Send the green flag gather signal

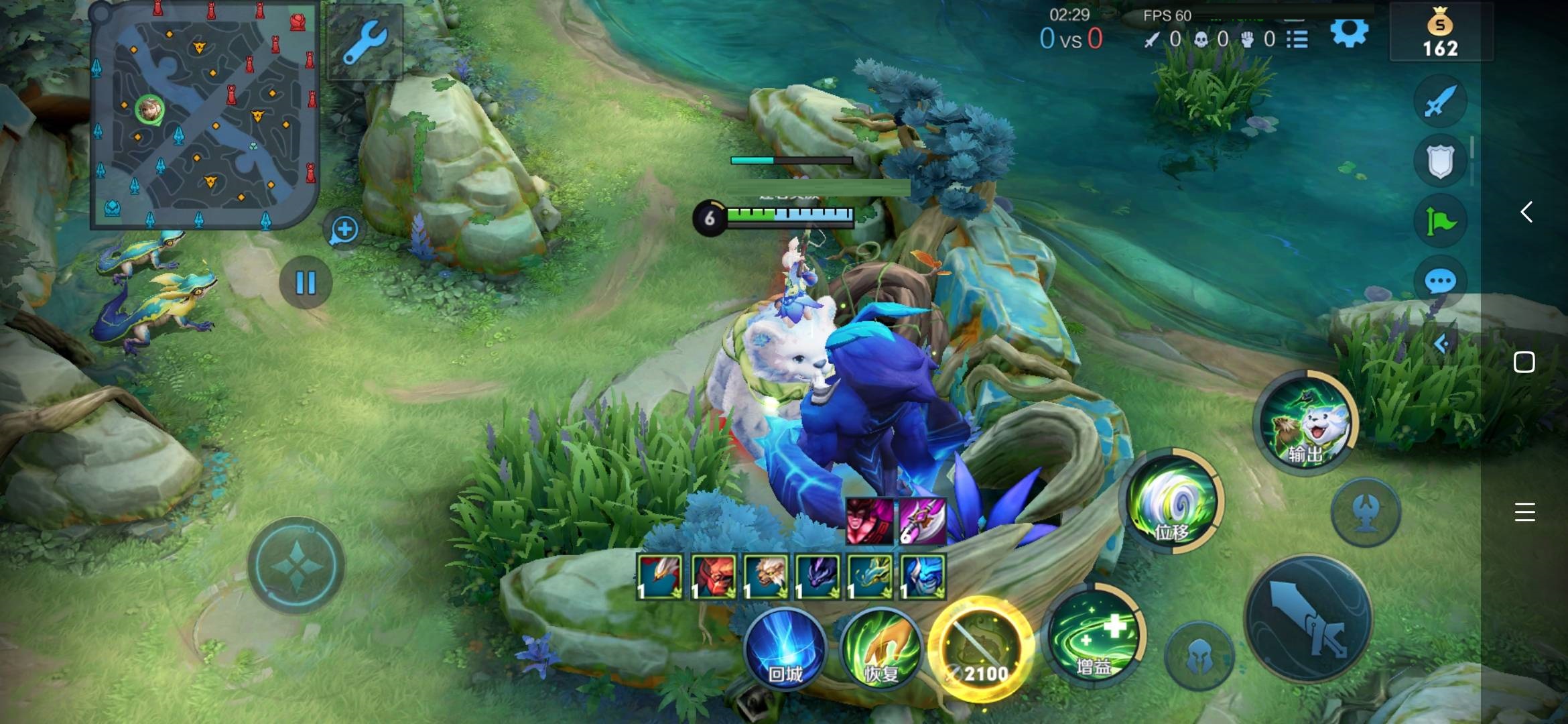[x=1440, y=221]
